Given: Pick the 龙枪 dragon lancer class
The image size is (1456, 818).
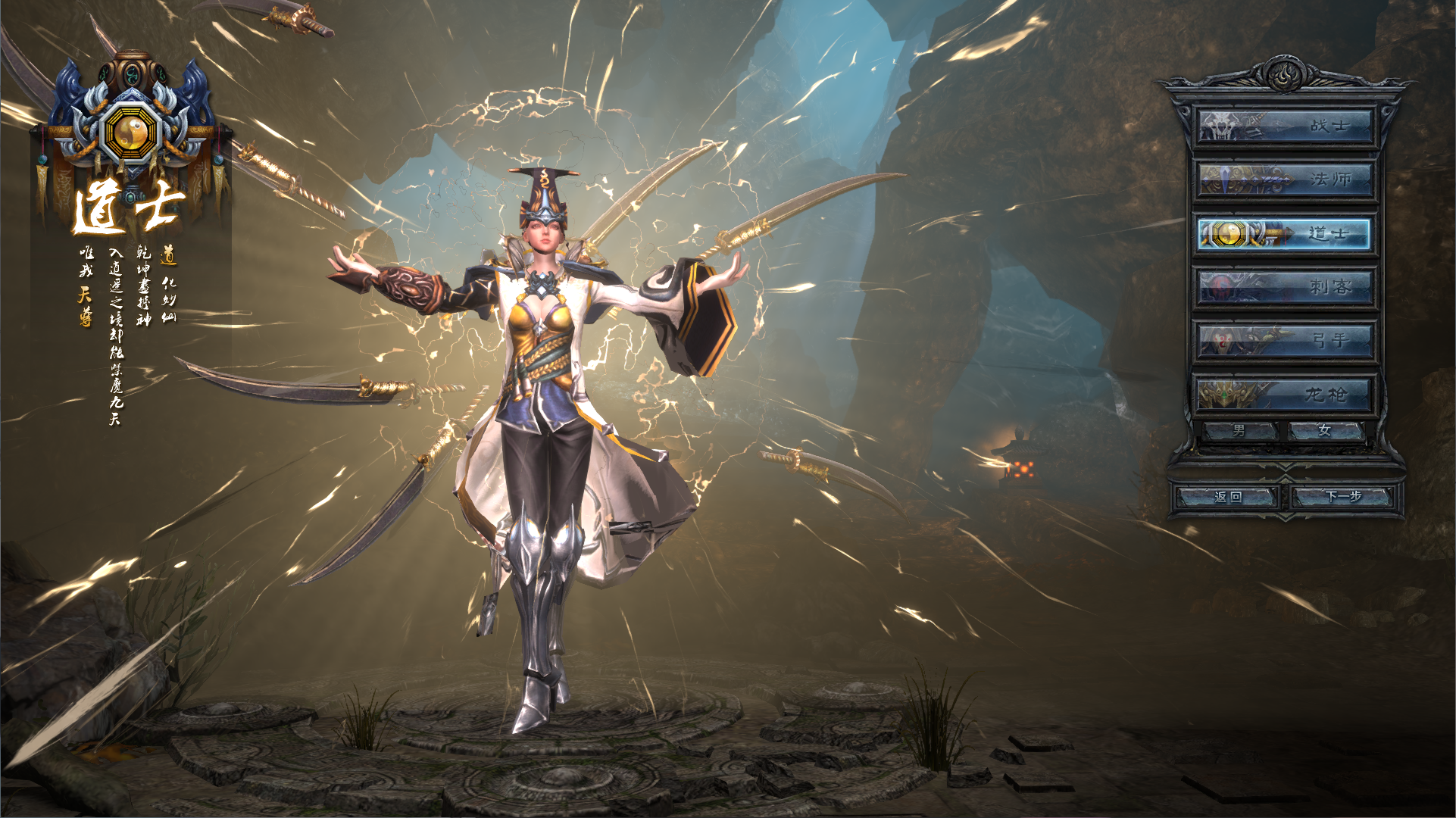Looking at the screenshot, I should [x=1285, y=395].
